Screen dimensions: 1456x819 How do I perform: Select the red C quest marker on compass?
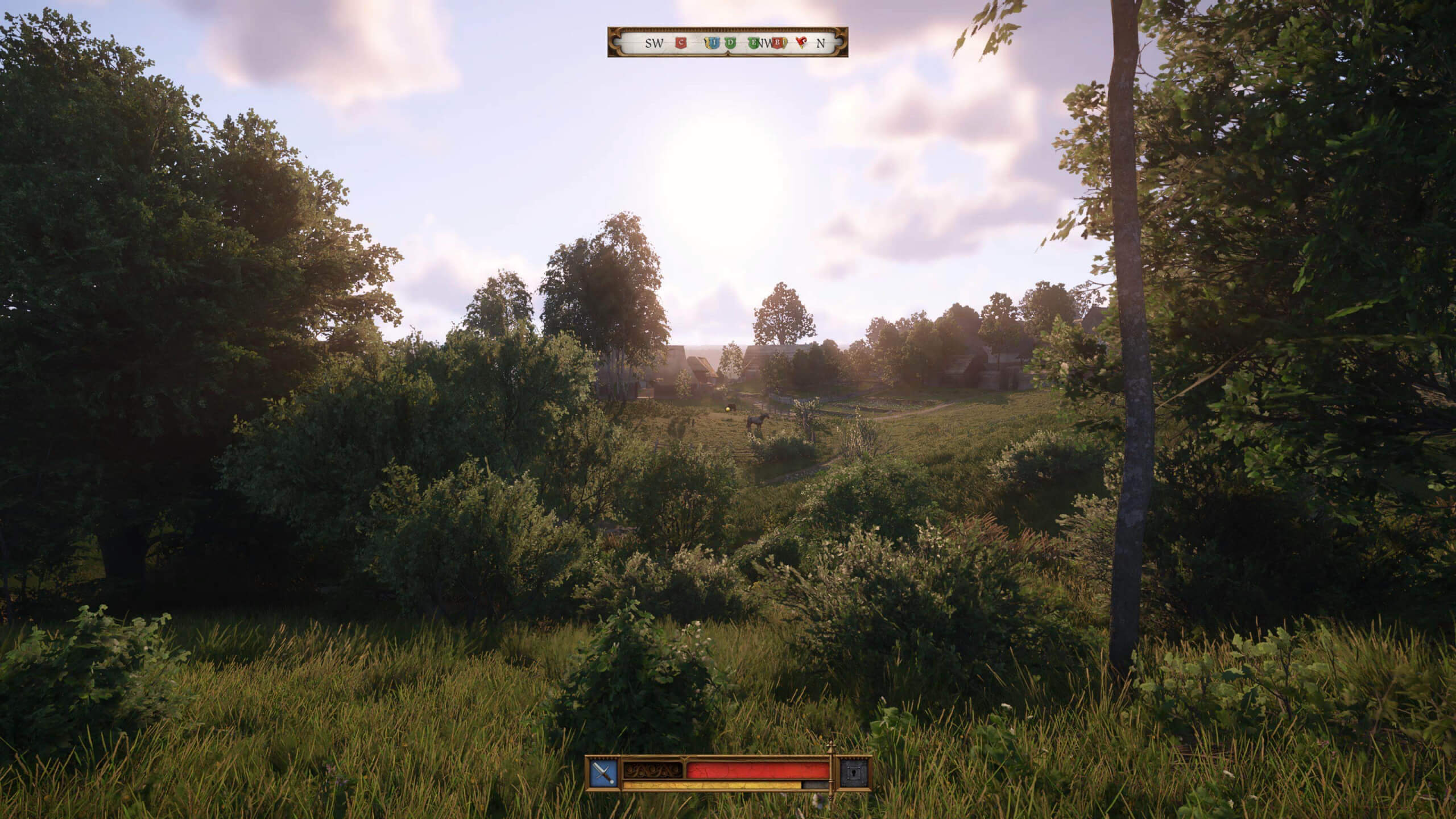(681, 43)
